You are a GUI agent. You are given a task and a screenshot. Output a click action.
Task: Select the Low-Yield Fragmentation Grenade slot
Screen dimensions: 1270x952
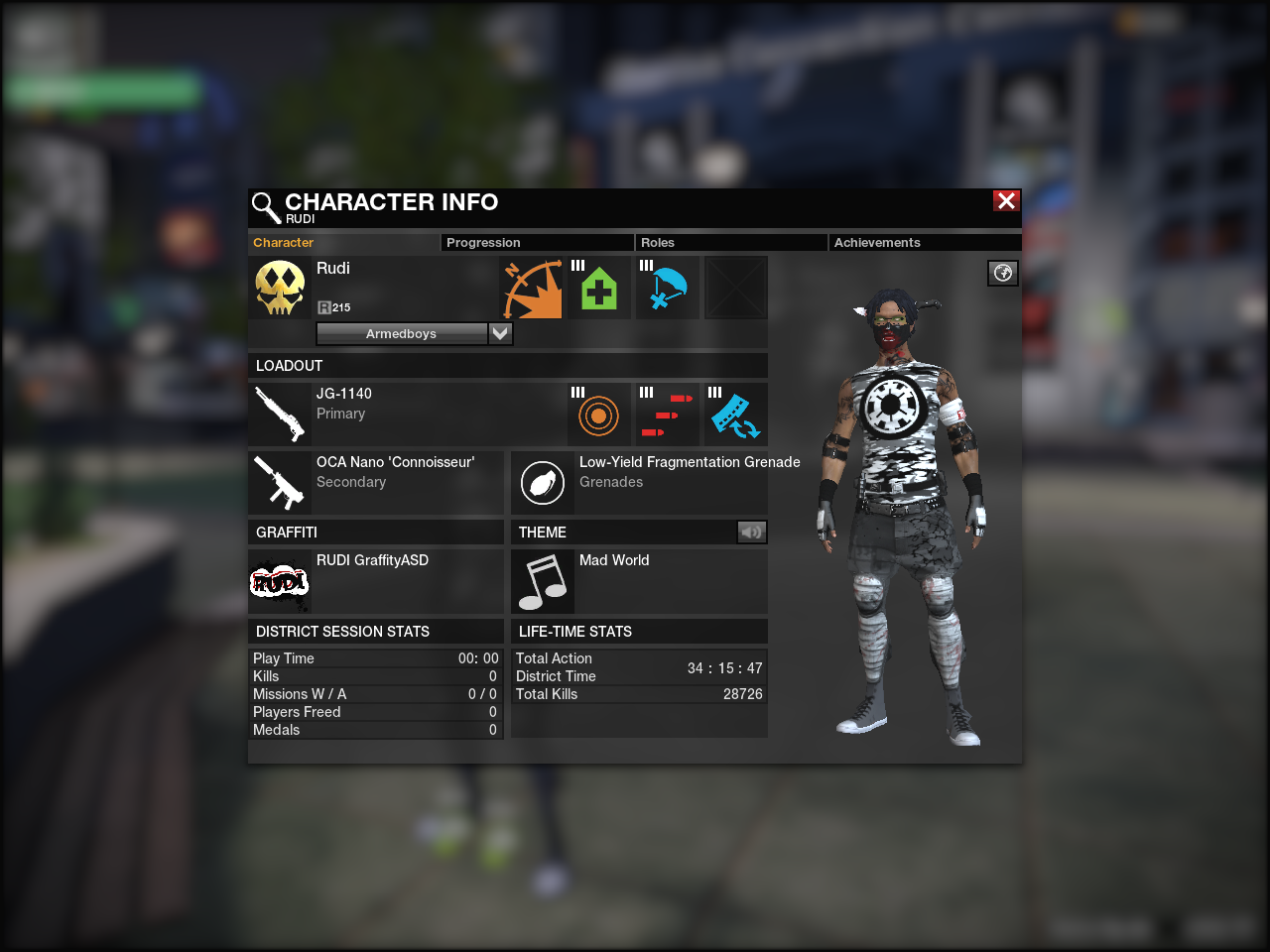coord(543,482)
